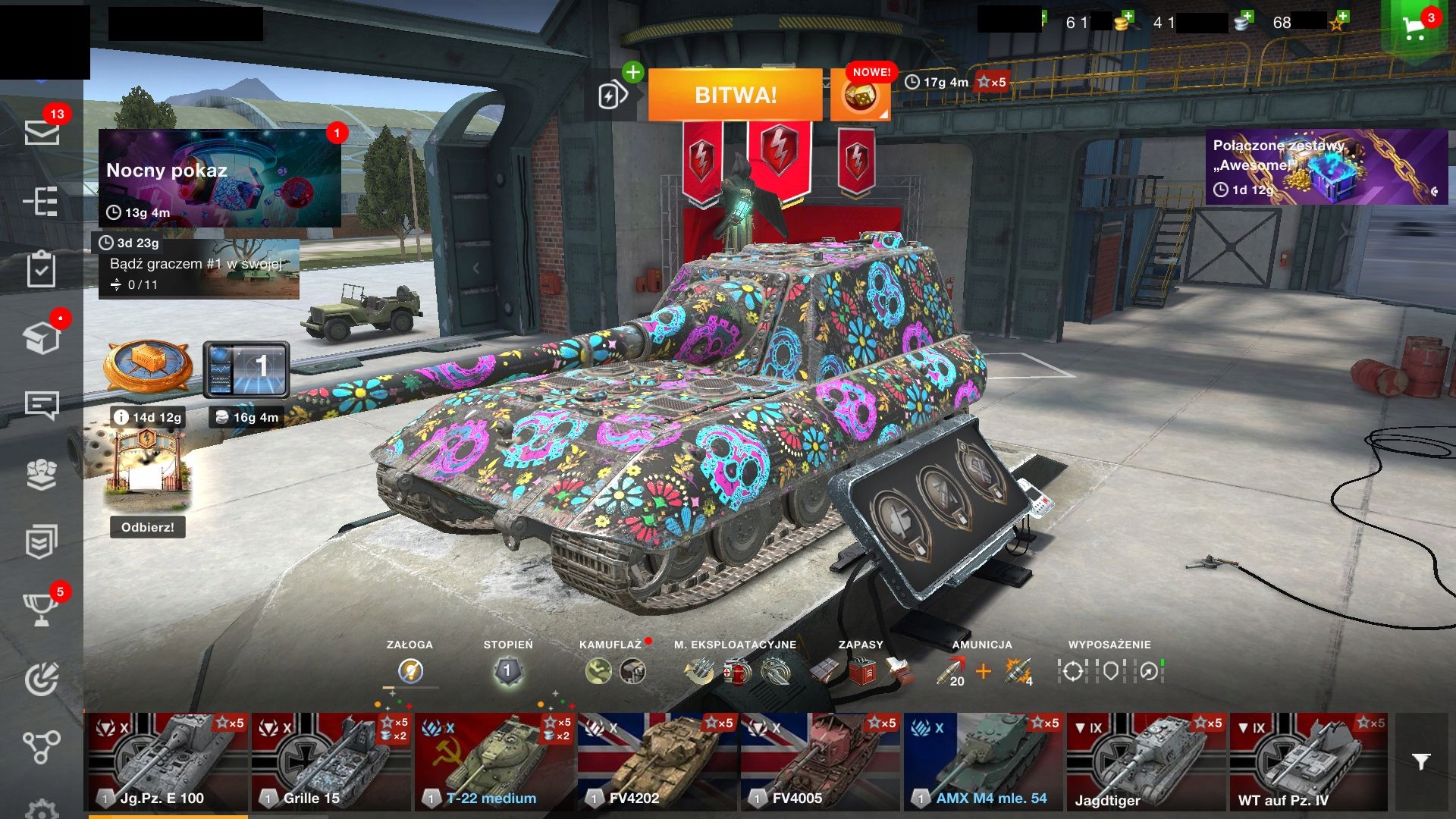Image resolution: width=1456 pixels, height=819 pixels.
Task: Claim the reward with the Odbierz! button
Action: pyautogui.click(x=147, y=527)
